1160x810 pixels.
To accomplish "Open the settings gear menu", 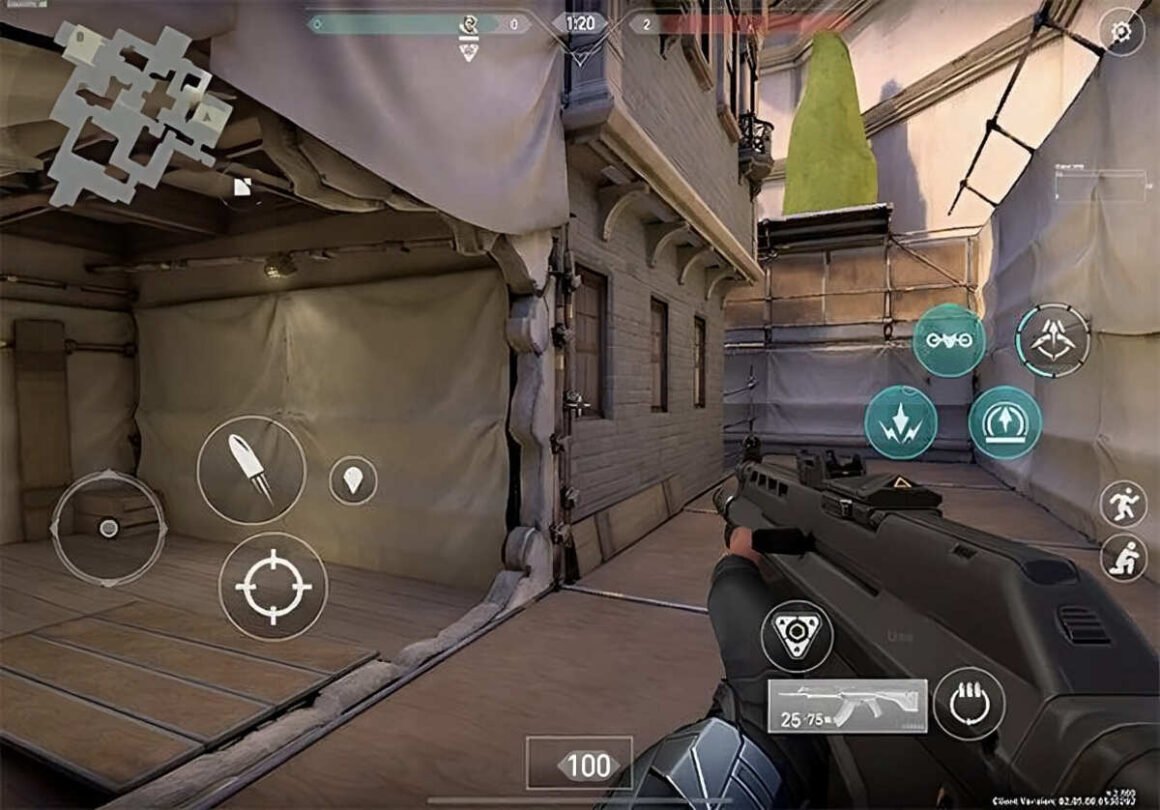I will coord(1121,32).
